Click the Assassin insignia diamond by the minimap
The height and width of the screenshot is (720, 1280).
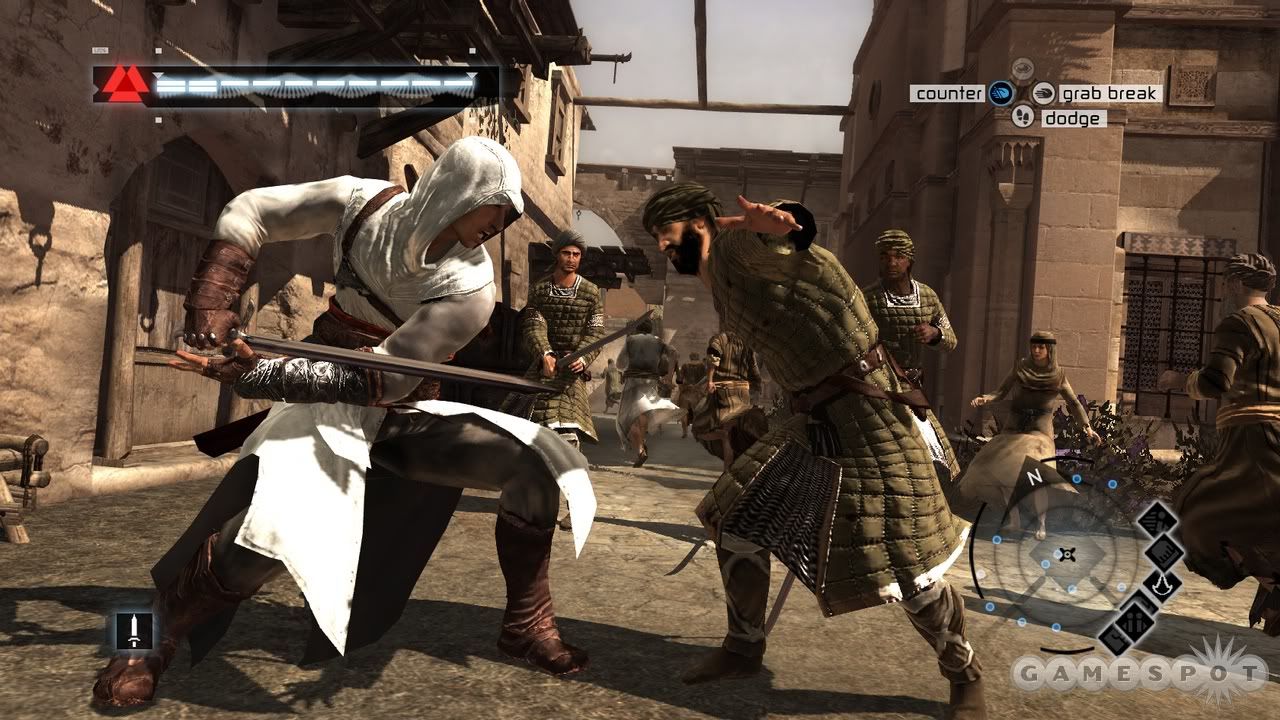(x=1164, y=586)
